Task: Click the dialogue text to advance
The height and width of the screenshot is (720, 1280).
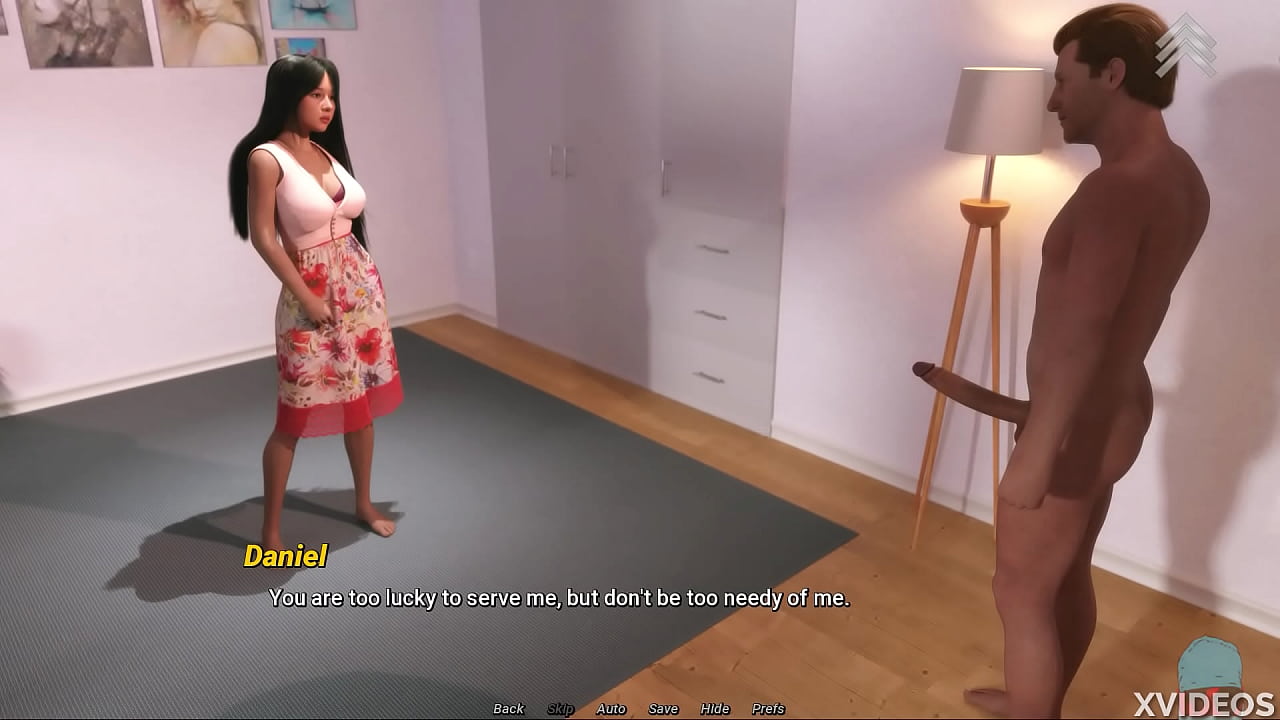Action: pyautogui.click(x=560, y=600)
